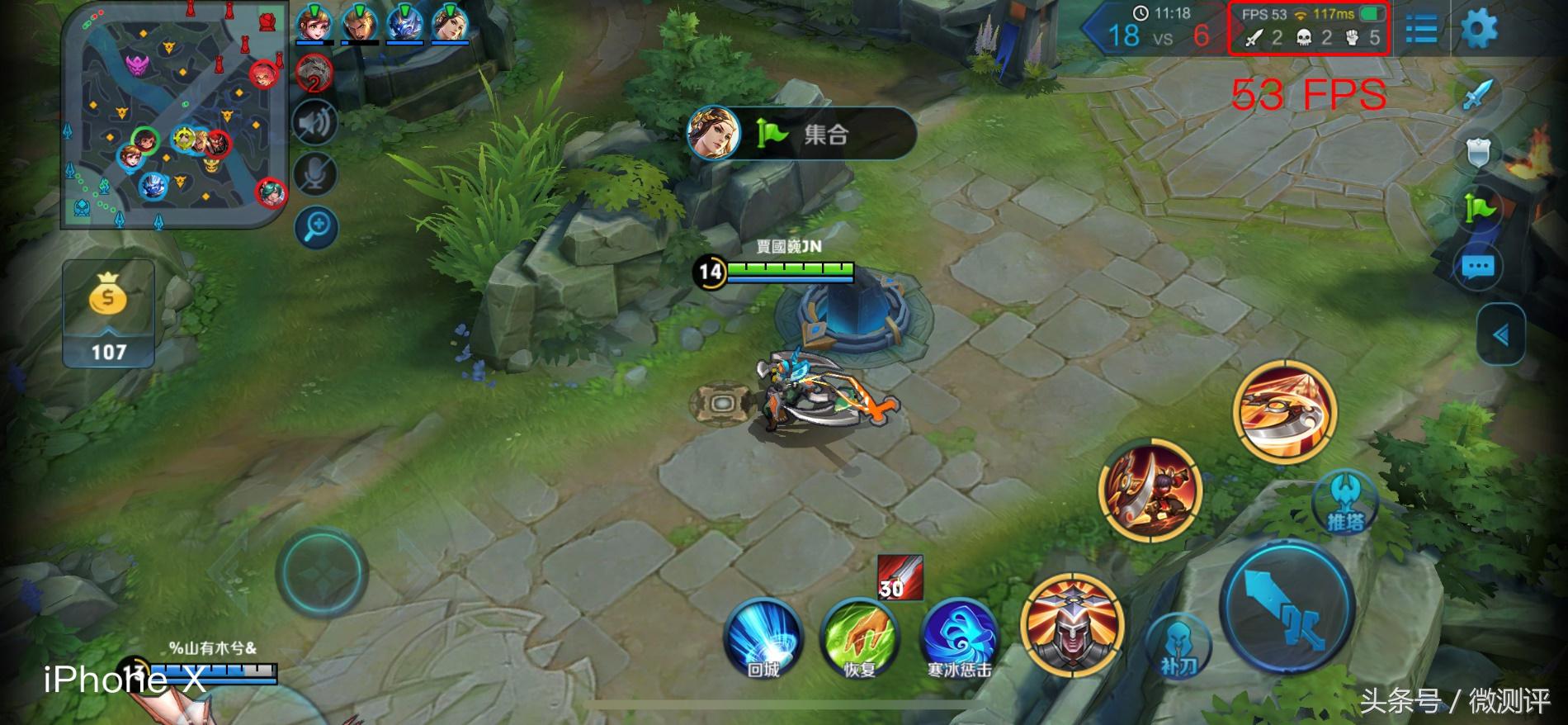Cast the spinning blade top skill
Screen dimensions: 1568x725
(1284, 411)
